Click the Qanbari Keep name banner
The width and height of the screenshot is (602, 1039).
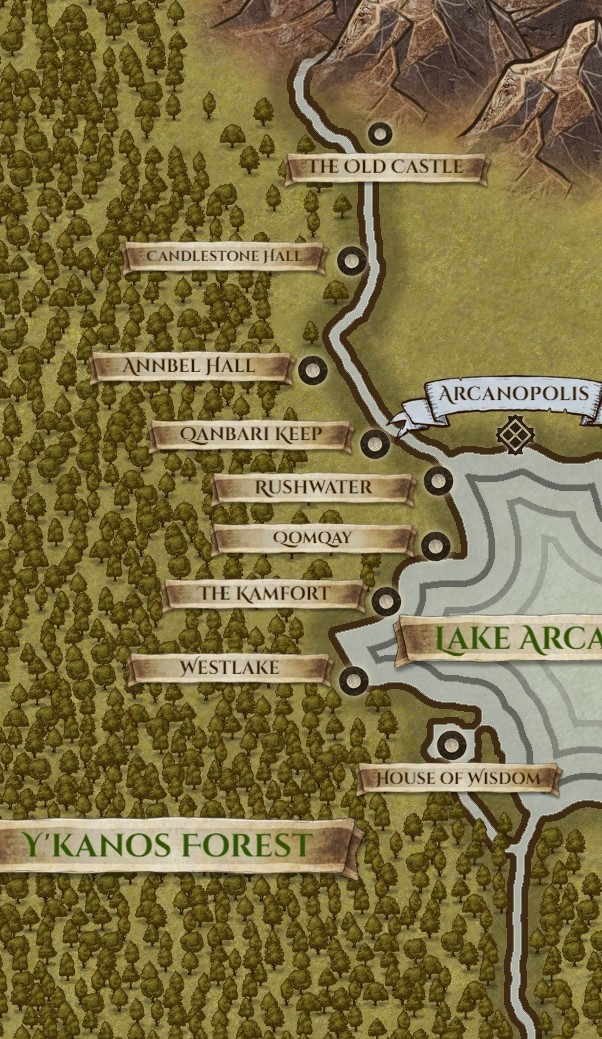250,435
